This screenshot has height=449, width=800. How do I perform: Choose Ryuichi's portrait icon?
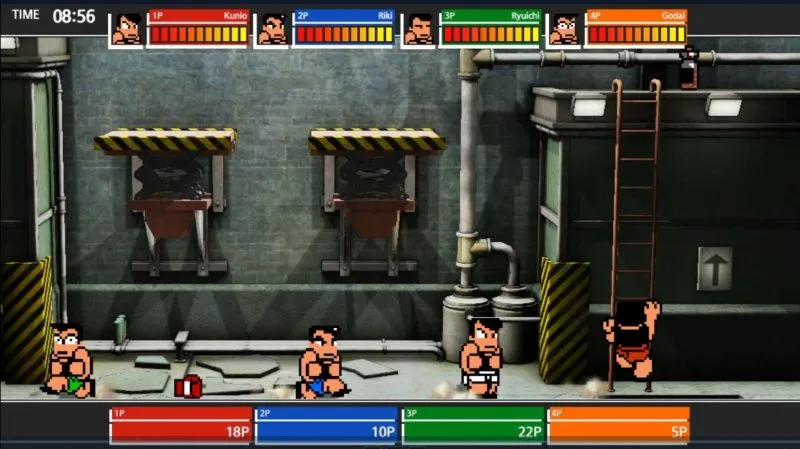click(x=419, y=29)
